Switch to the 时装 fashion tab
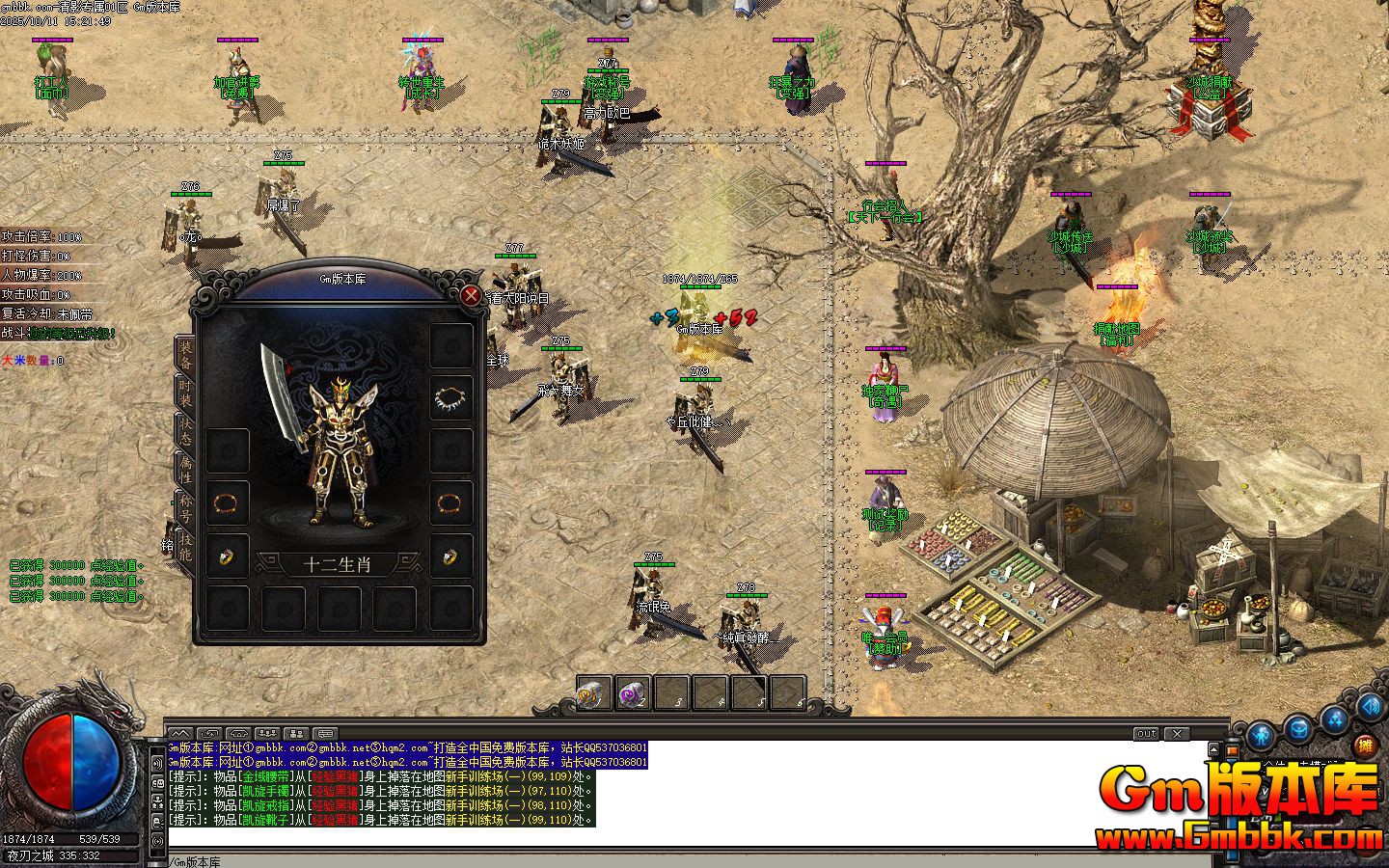 point(184,393)
